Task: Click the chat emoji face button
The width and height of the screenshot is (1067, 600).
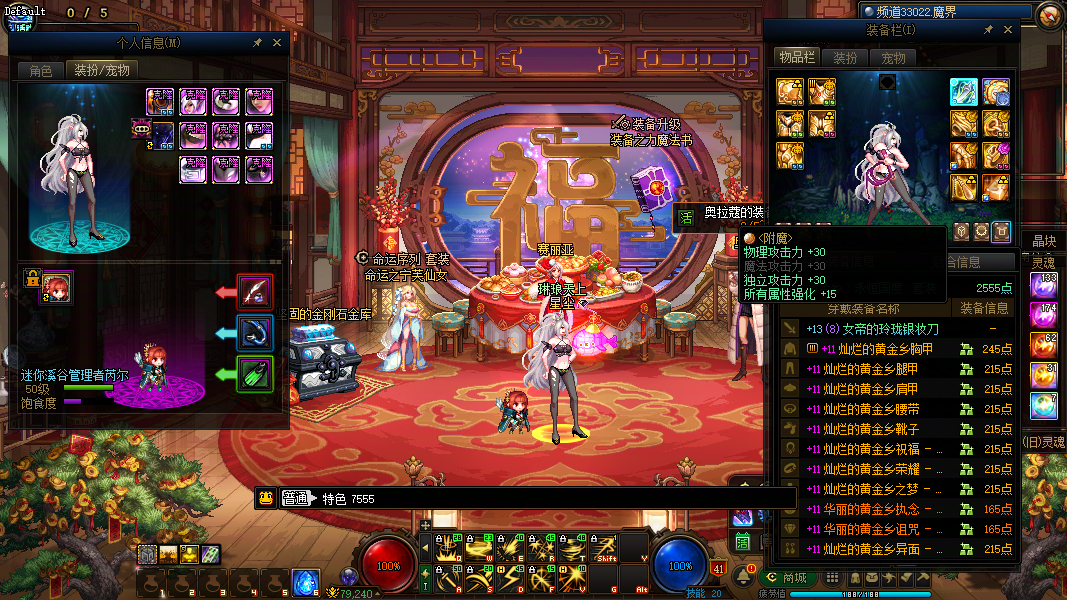Action: pos(266,498)
